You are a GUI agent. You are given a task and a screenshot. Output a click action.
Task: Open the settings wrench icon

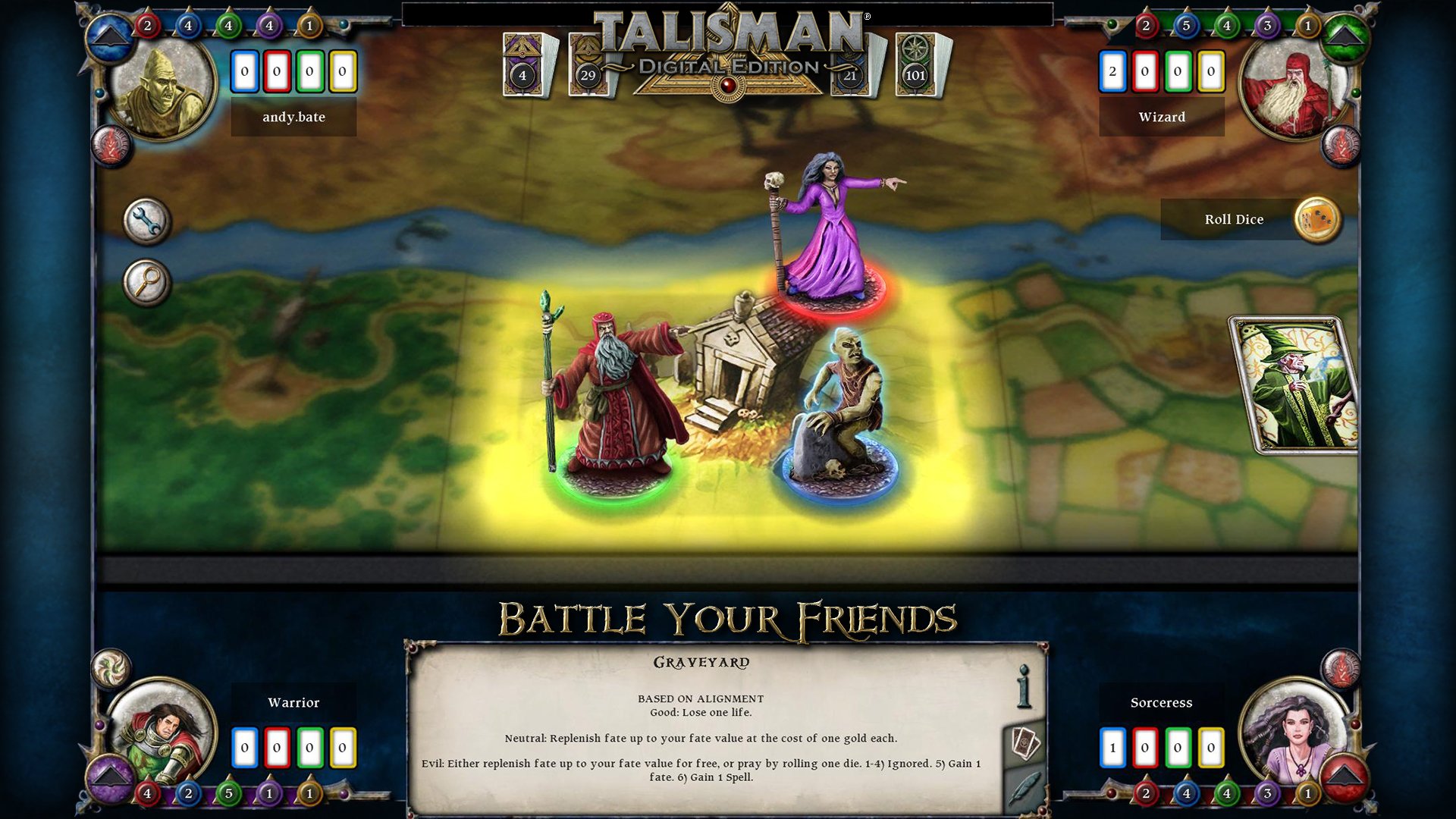(146, 222)
